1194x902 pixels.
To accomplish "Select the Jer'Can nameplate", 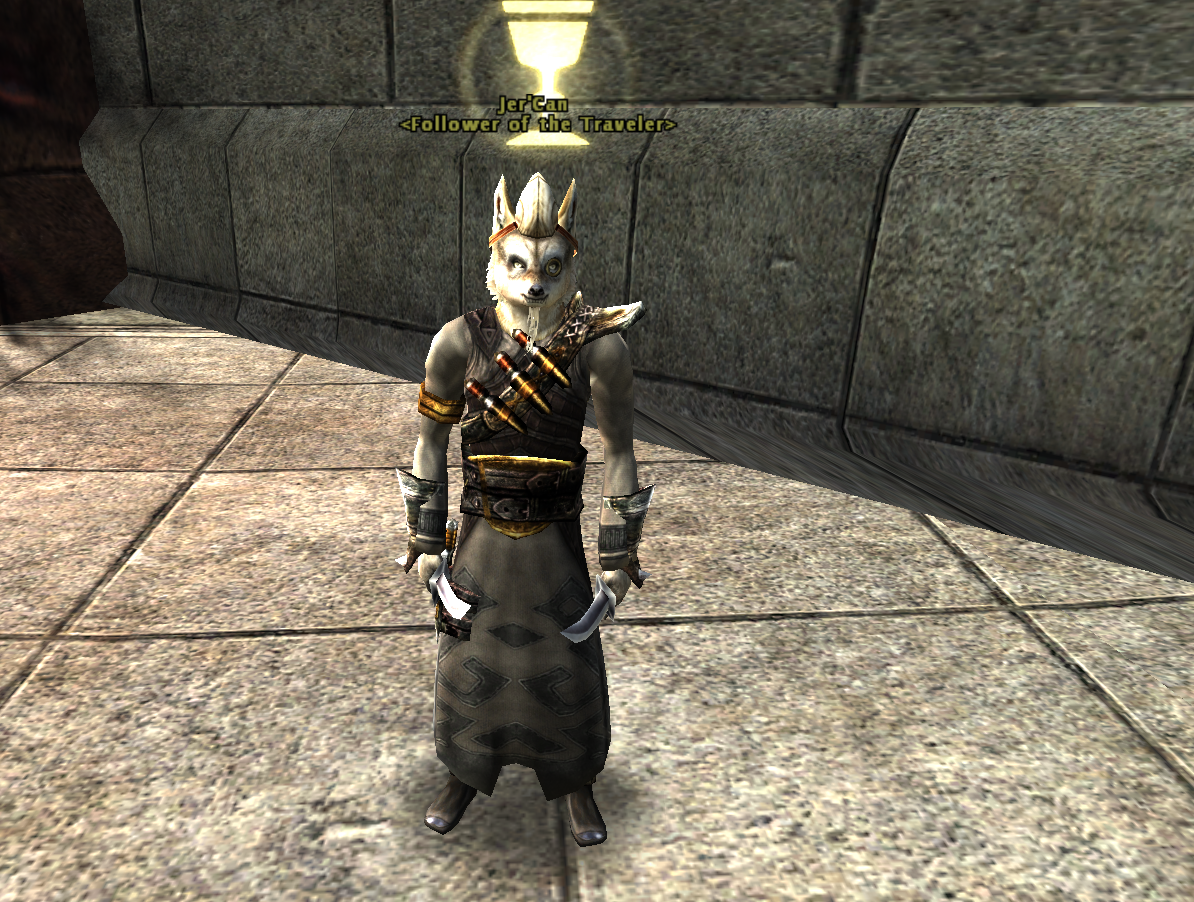I will point(537,104).
